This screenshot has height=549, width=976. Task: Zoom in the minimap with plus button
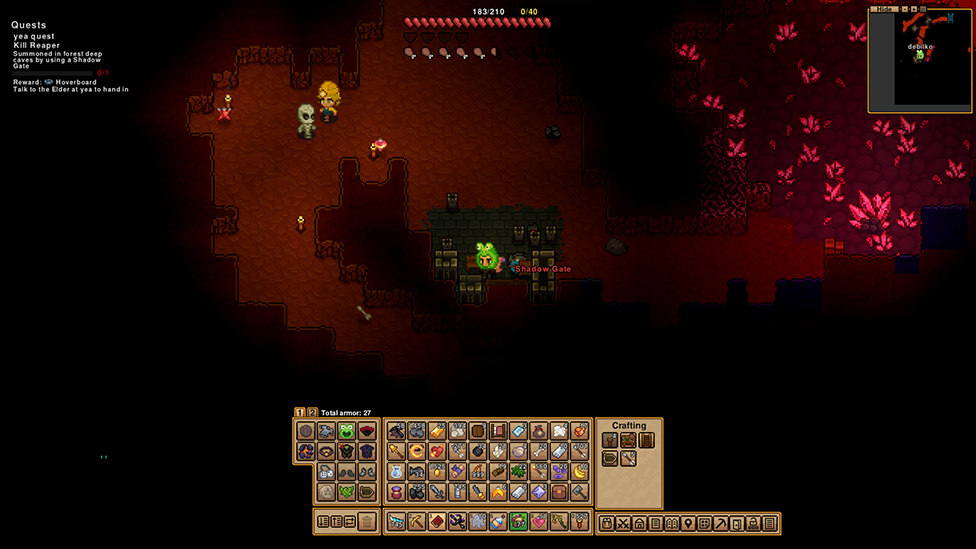click(913, 9)
